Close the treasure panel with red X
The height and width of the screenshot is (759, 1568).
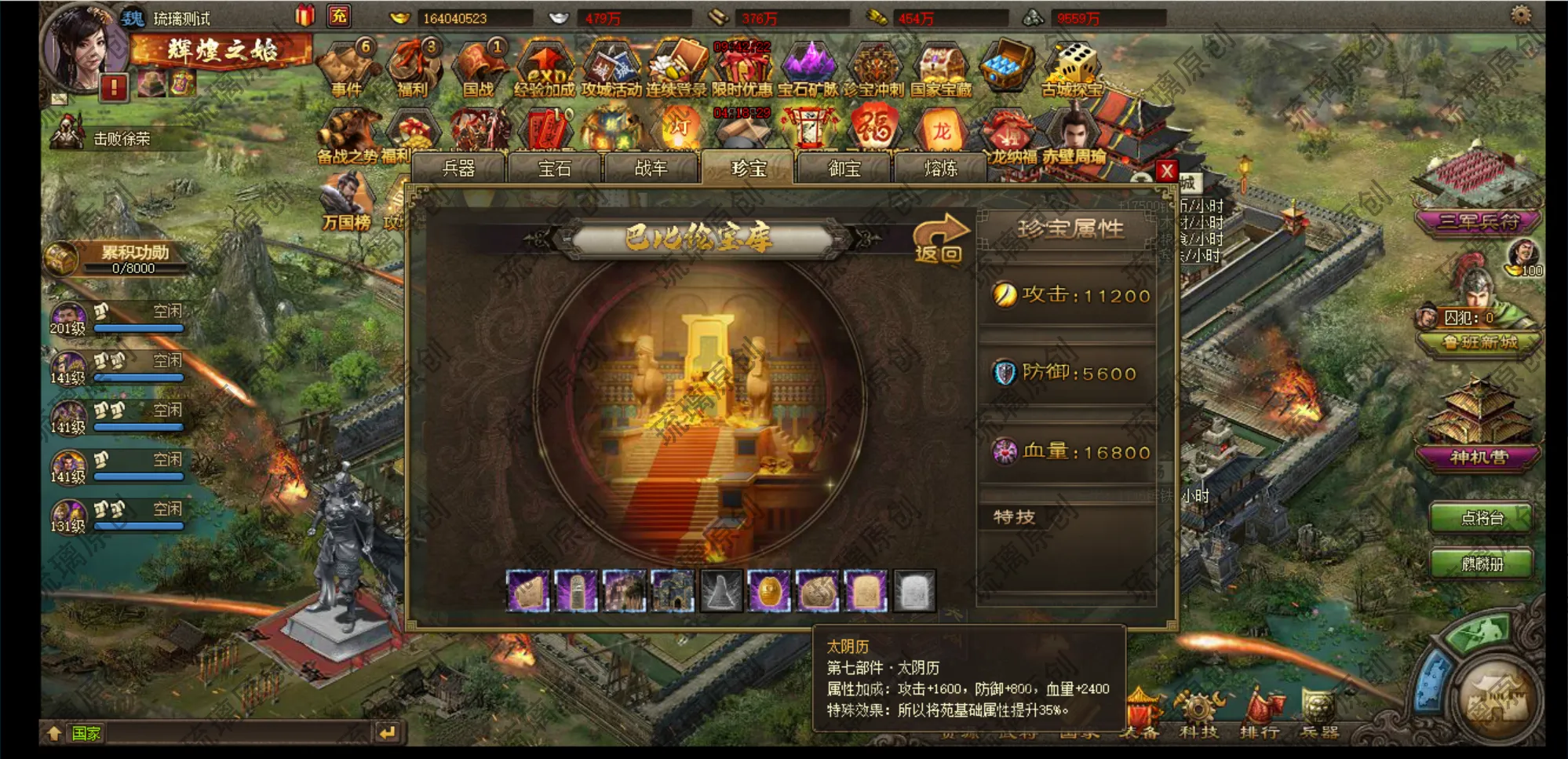(1167, 171)
